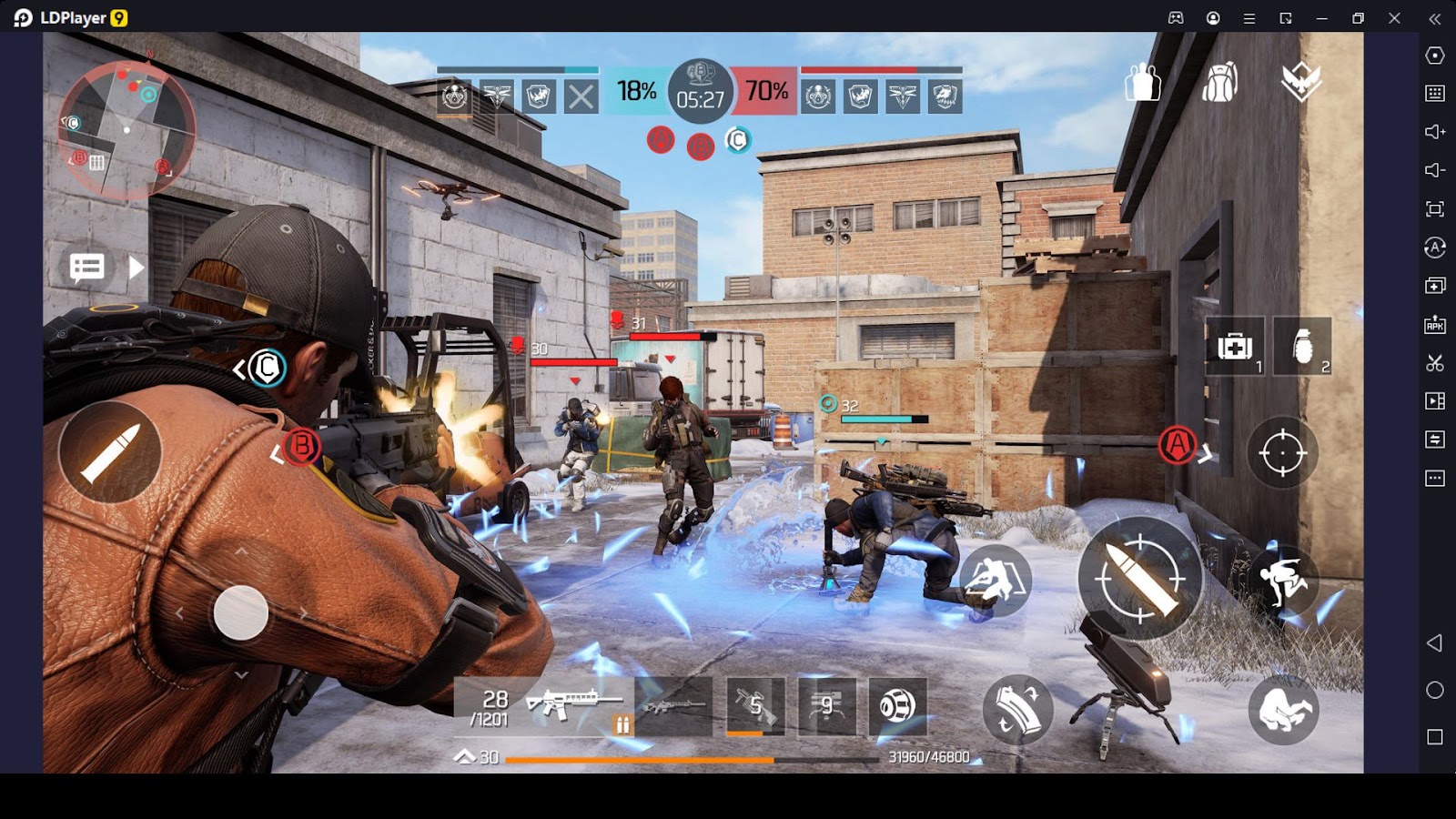Viewport: 1456px width, 819px height.
Task: Crouch using the rolling figure button
Action: point(1283,710)
